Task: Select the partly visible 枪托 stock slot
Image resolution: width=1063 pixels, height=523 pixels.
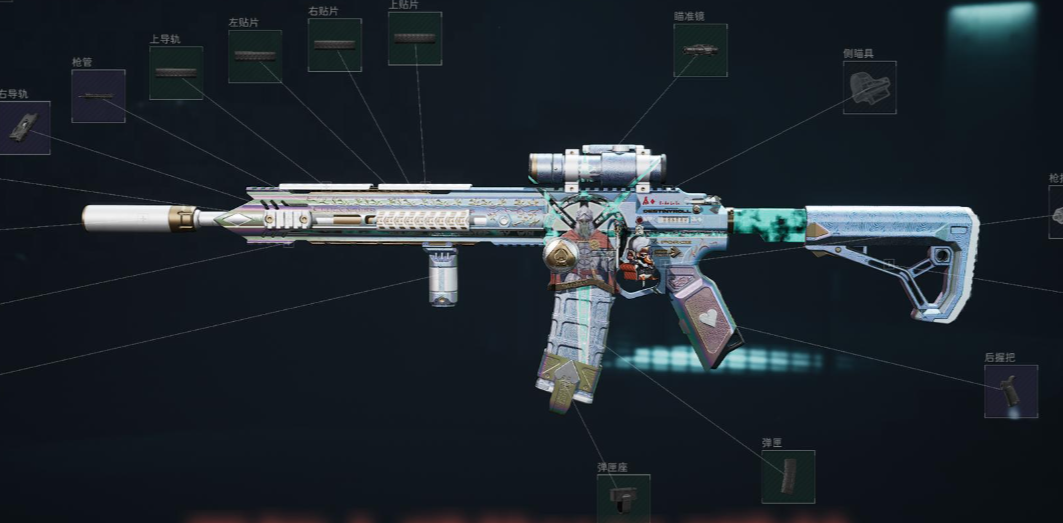Action: pos(1056,212)
